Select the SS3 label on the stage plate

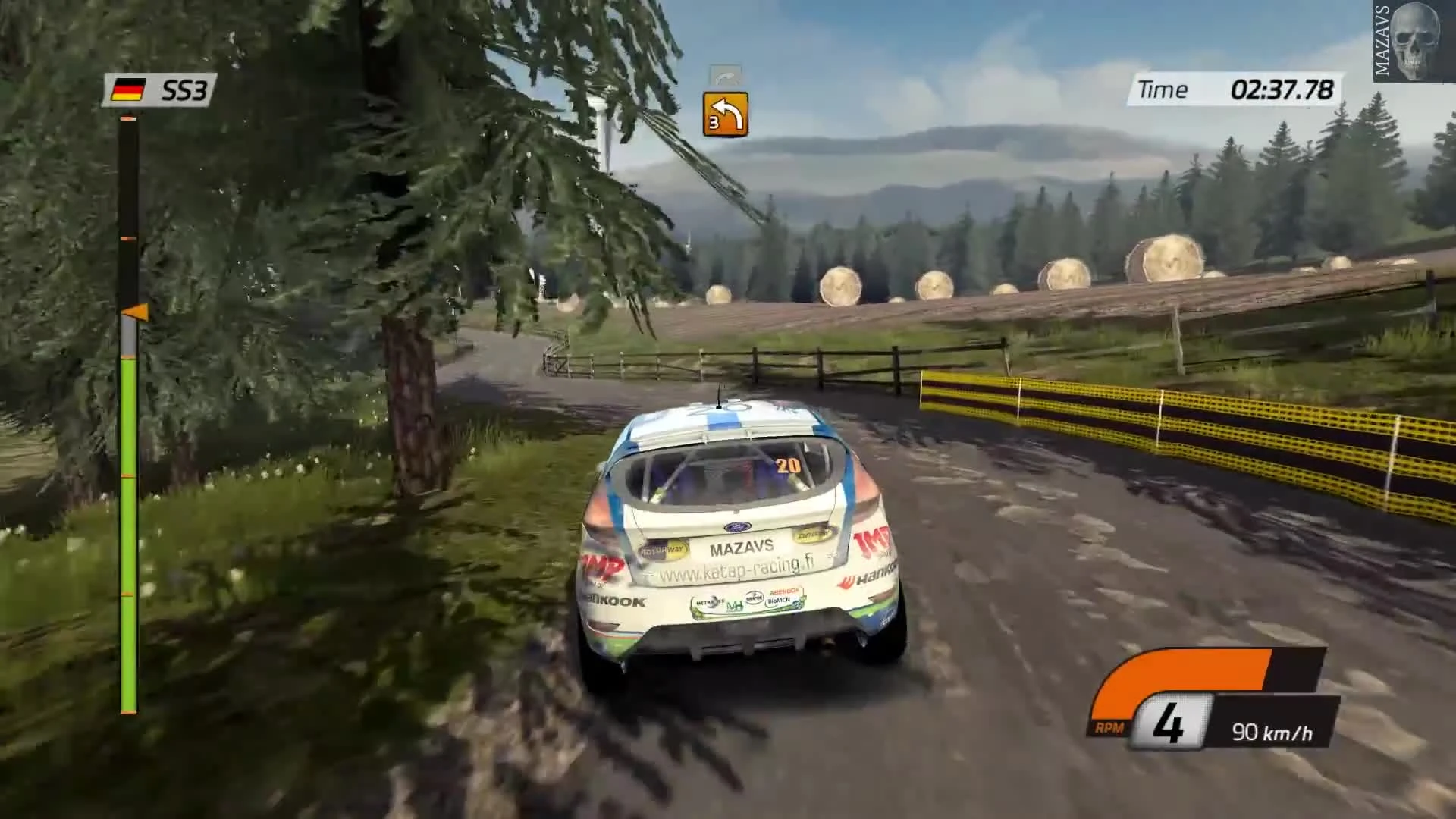pyautogui.click(x=184, y=89)
